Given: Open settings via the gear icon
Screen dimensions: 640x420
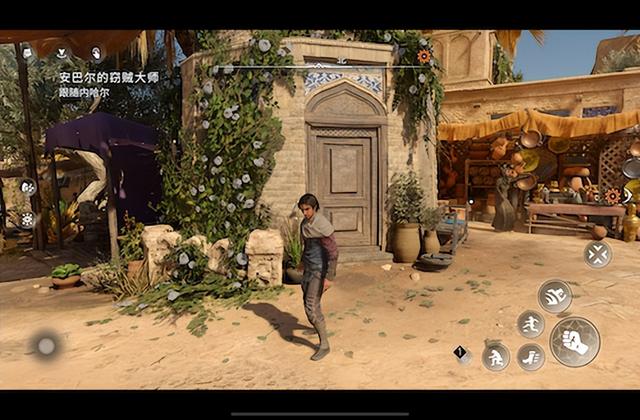Looking at the screenshot, I should [x=28, y=219].
